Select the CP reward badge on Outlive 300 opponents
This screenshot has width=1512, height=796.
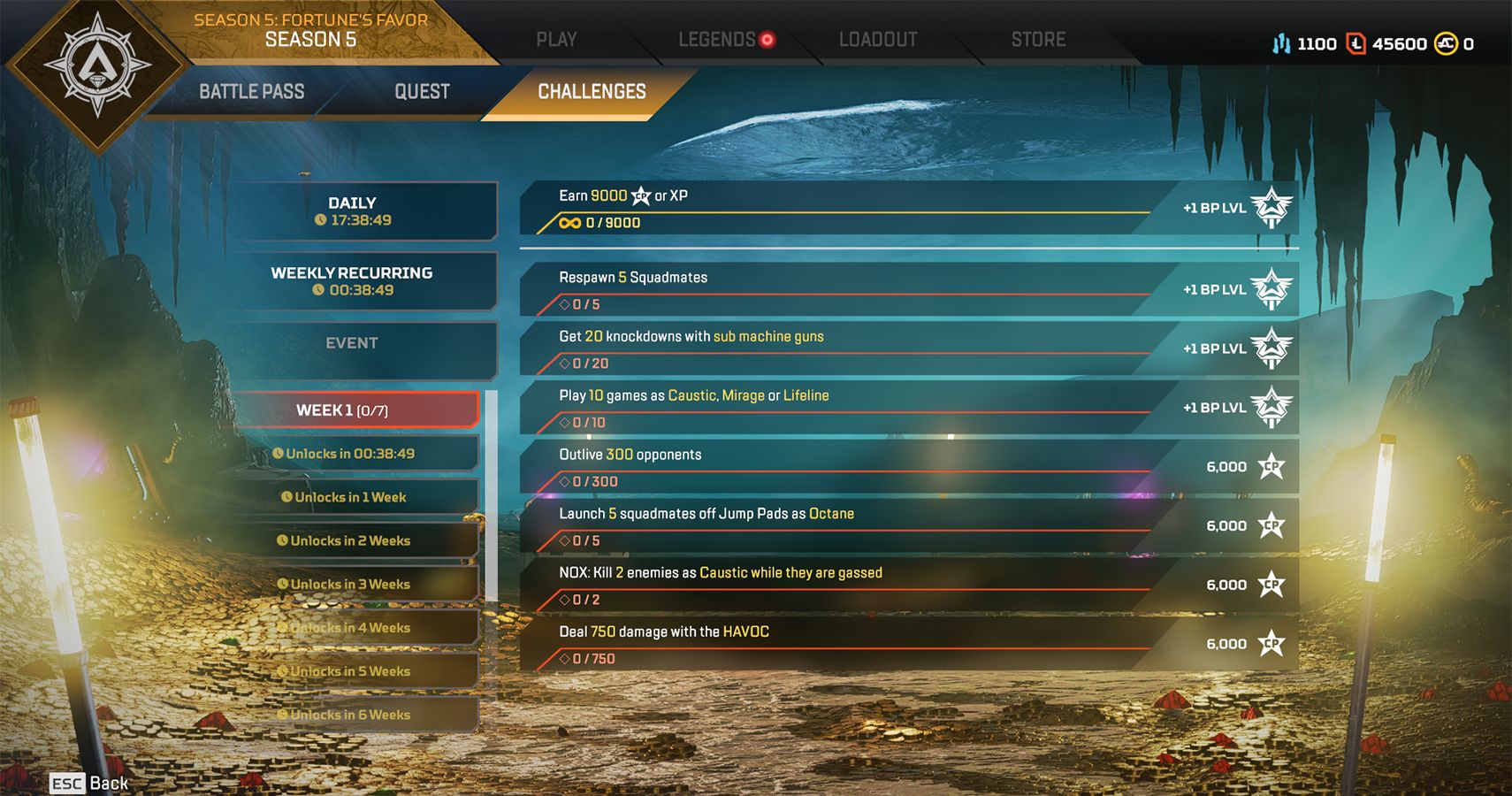pos(1271,466)
